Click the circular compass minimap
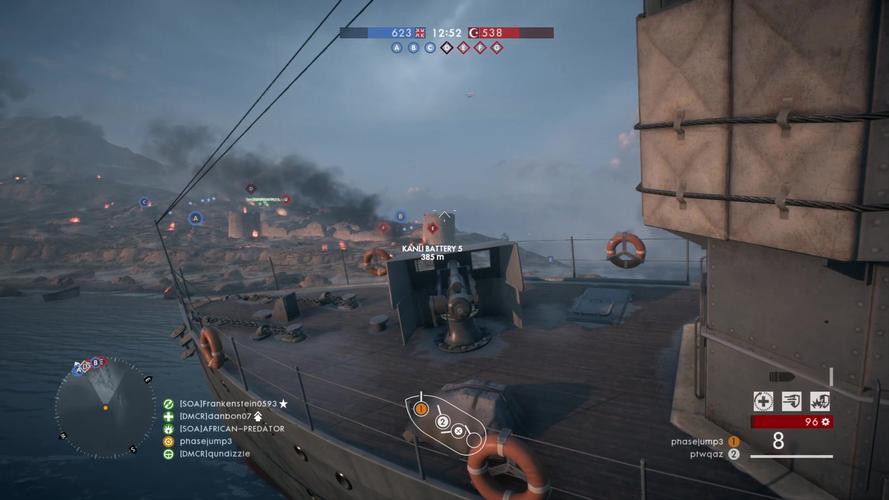This screenshot has width=889, height=500. [104, 405]
